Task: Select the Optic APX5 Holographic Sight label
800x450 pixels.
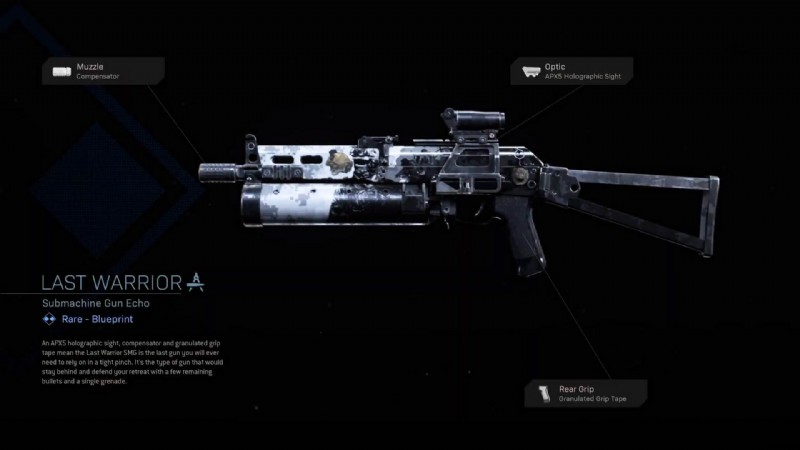Action: coord(572,71)
